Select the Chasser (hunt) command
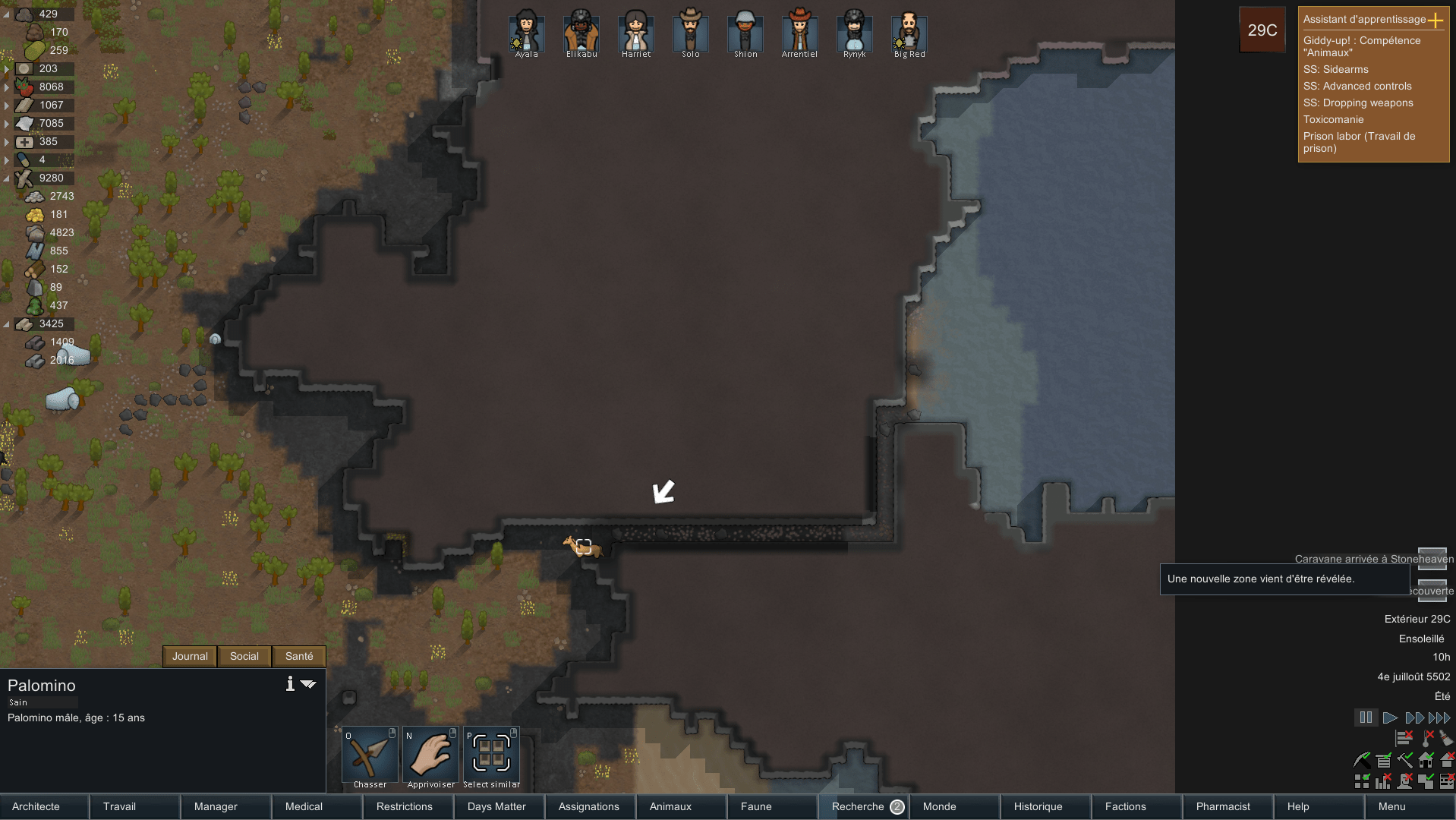Screen dimensions: 1456x820 (369, 755)
